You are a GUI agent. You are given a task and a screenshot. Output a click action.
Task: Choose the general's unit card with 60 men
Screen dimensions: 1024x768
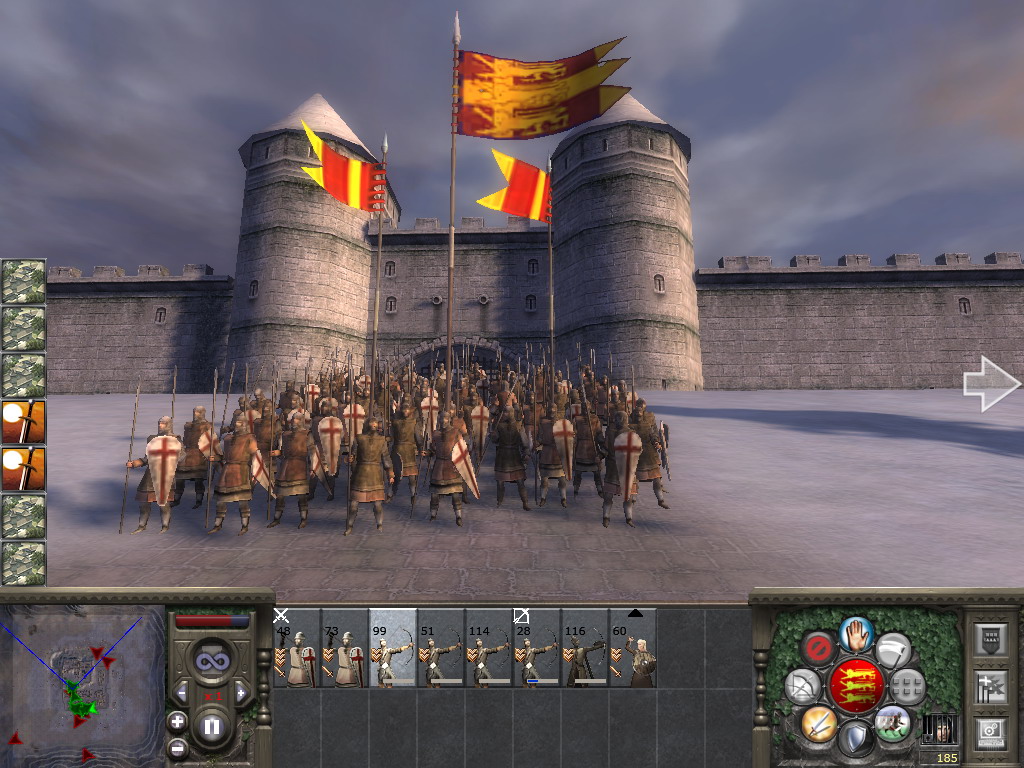point(633,649)
